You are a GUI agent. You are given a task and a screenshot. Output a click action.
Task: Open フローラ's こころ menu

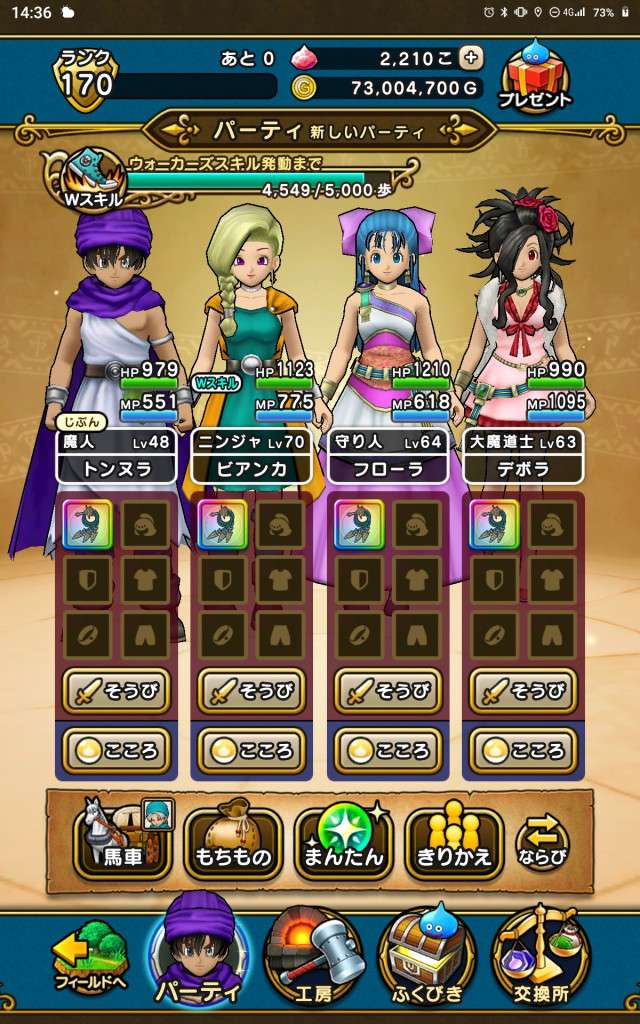(388, 750)
